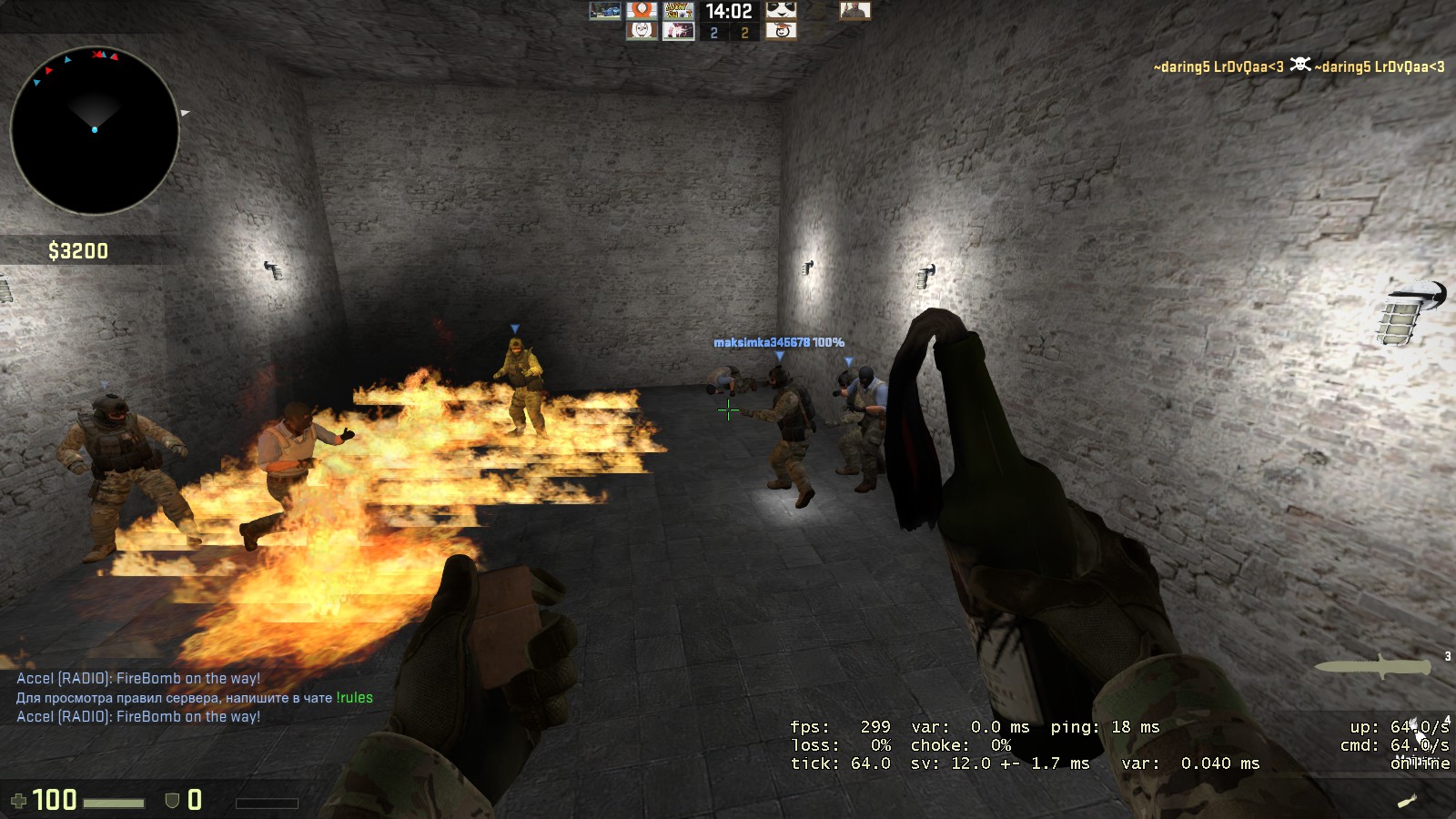This screenshot has width=1456, height=819.
Task: Click the lone avatar of a standing man
Action: [x=854, y=11]
